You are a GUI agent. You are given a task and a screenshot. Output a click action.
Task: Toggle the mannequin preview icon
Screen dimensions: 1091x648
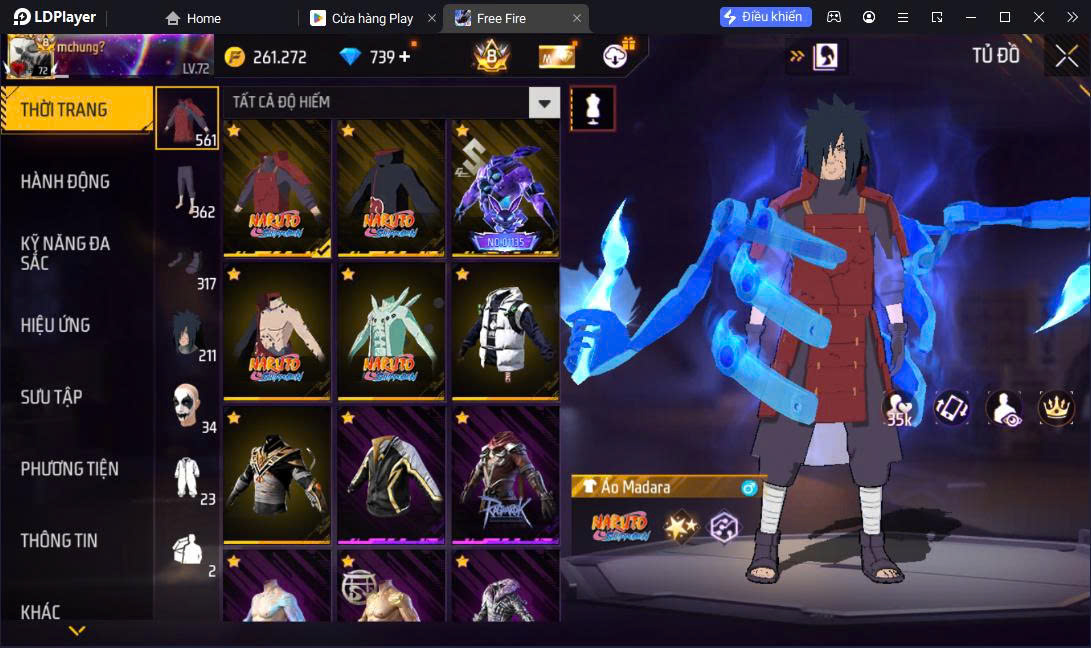[592, 108]
